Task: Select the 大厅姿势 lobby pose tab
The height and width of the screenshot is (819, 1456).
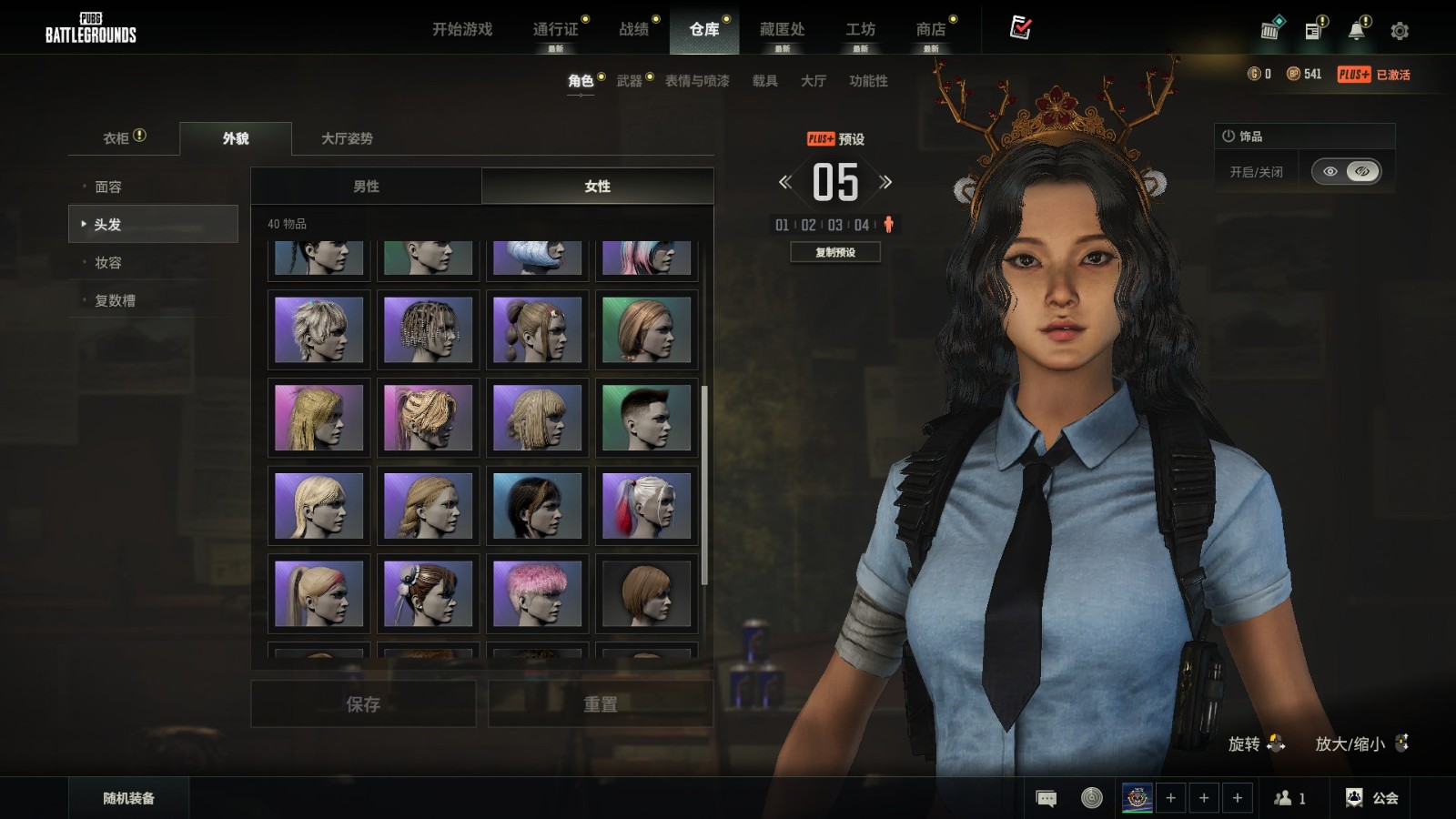Action: (x=347, y=138)
